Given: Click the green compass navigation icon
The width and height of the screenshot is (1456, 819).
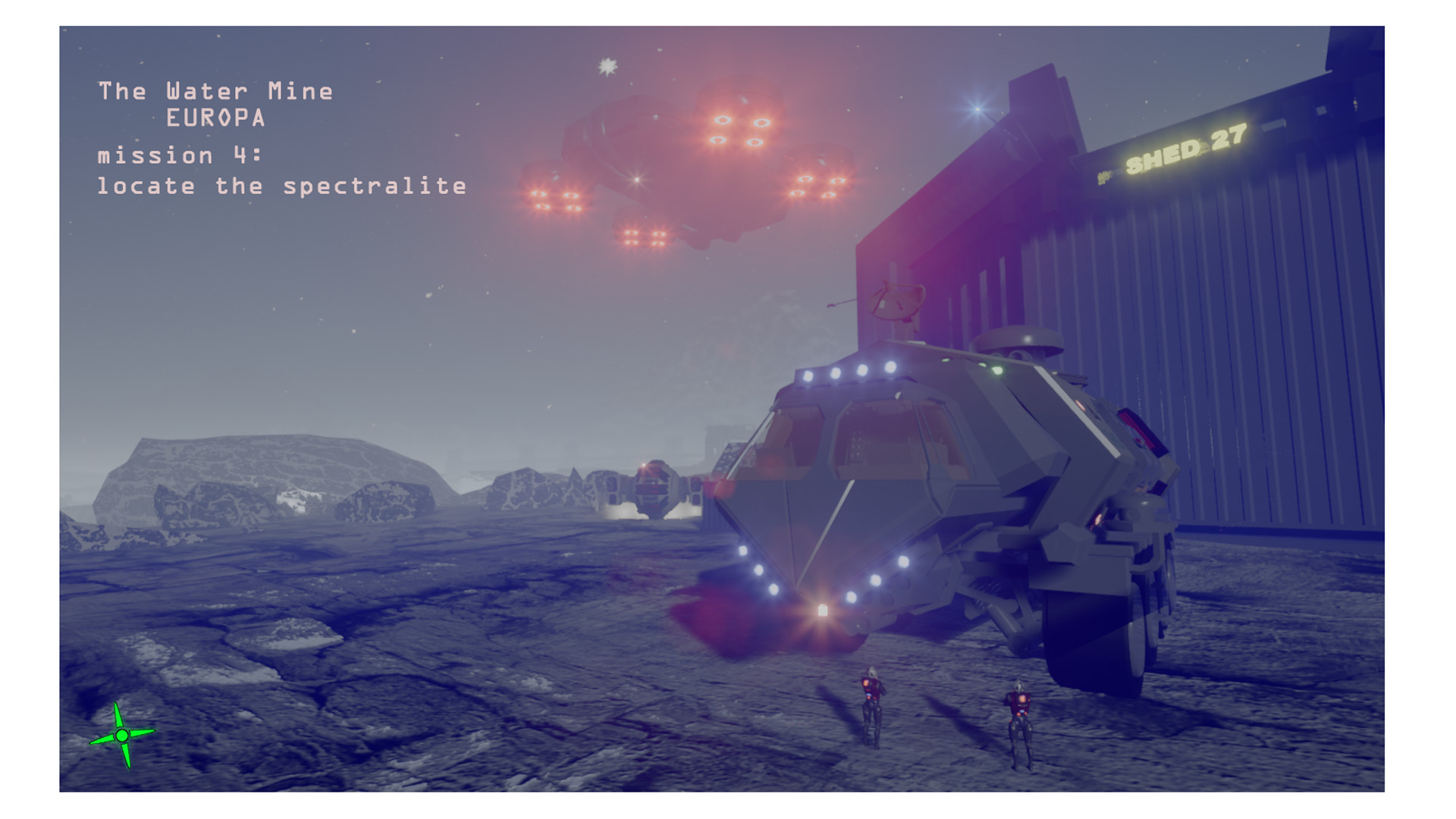Looking at the screenshot, I should point(121,734).
